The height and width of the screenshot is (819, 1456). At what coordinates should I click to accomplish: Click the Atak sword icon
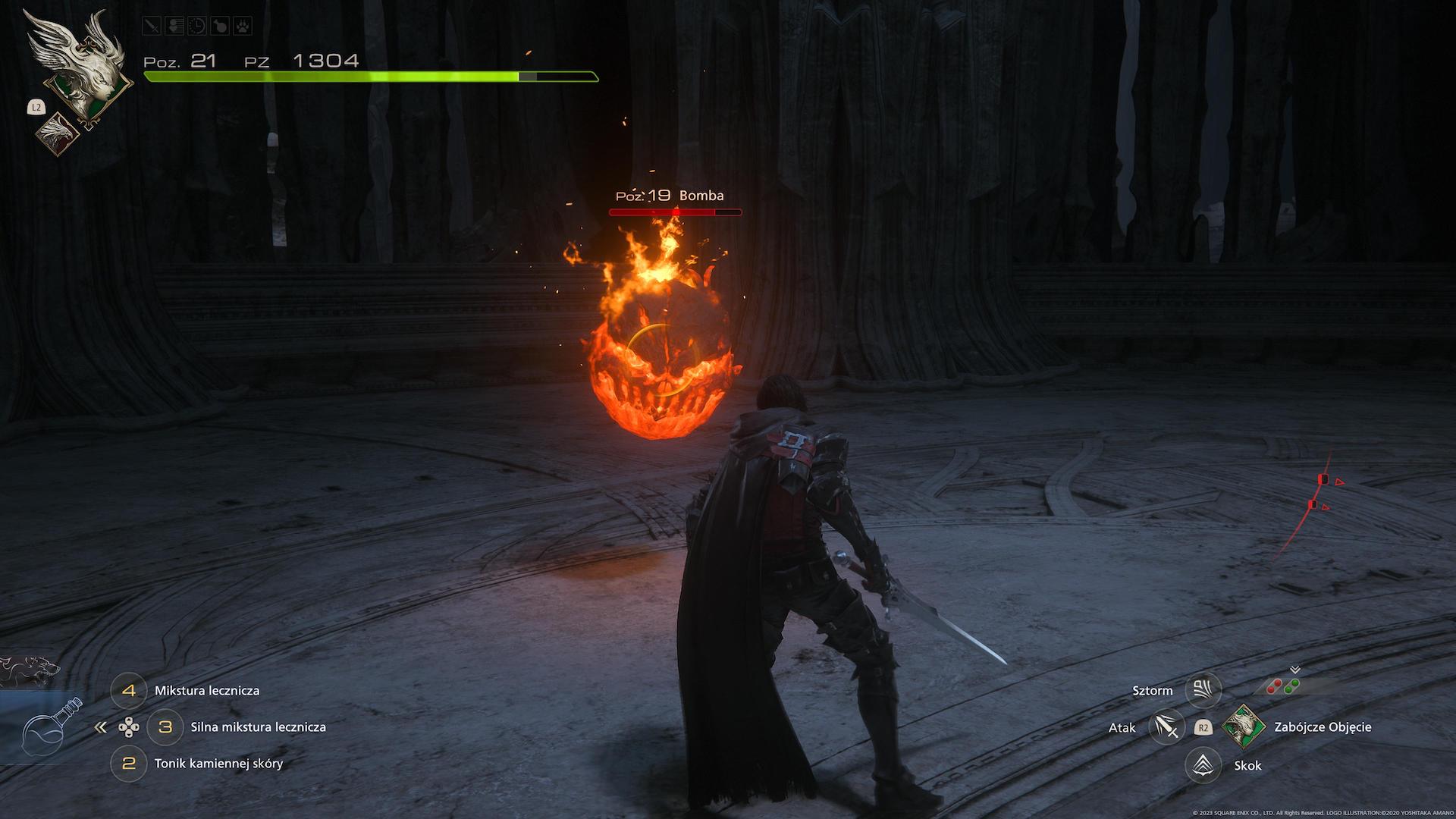1166,727
